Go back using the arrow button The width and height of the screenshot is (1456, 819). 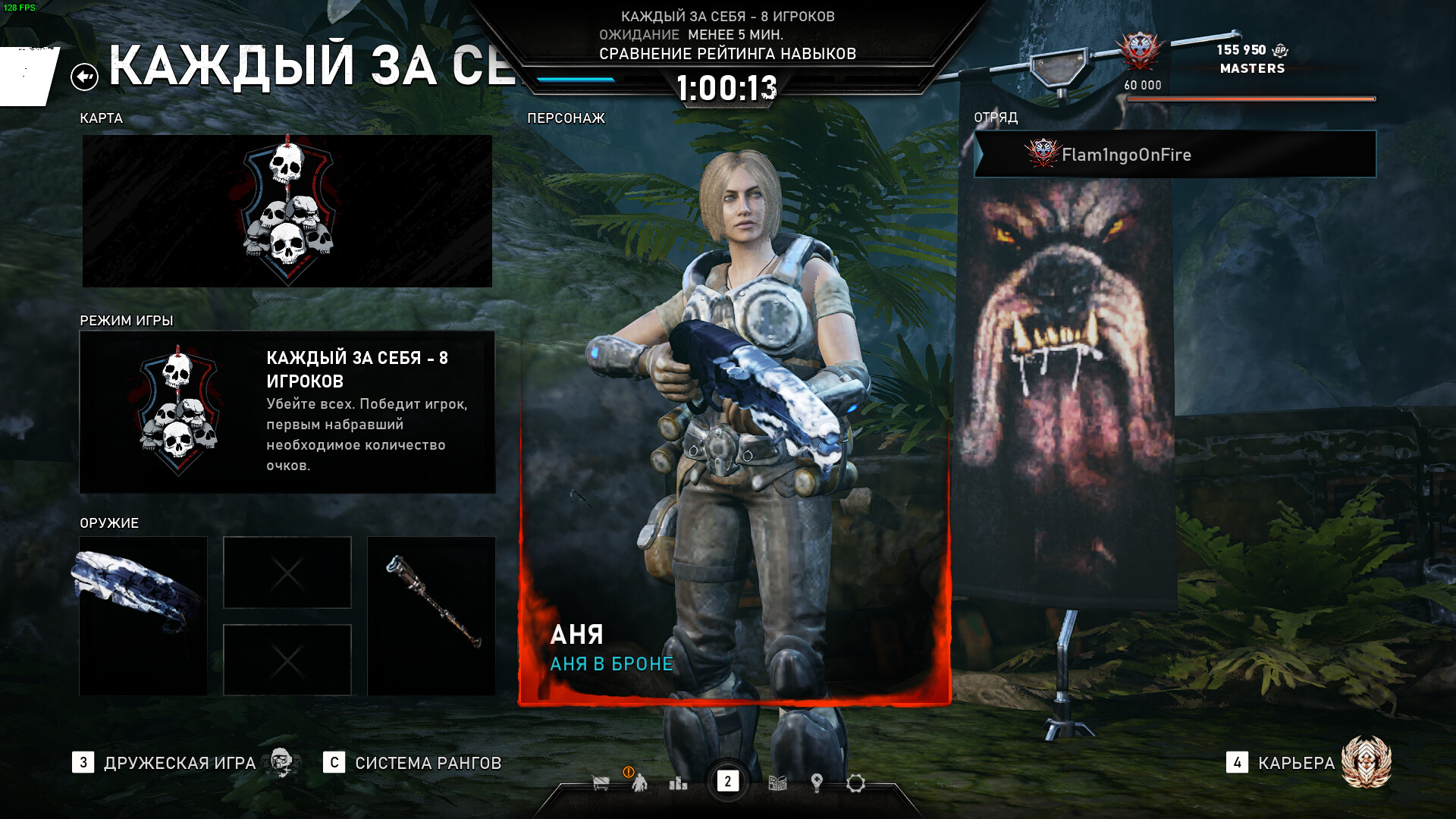84,77
